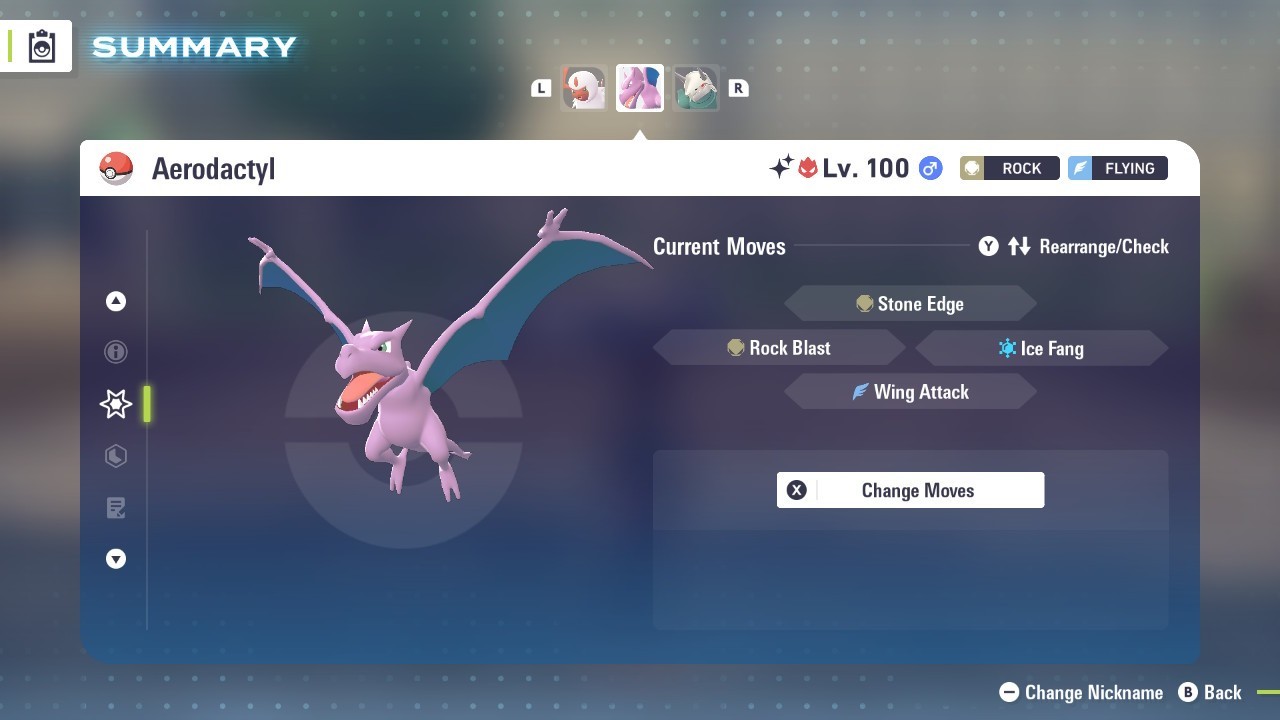Image resolution: width=1280 pixels, height=720 pixels.
Task: Switch to the Aggron party thumbnail
Action: coord(695,88)
